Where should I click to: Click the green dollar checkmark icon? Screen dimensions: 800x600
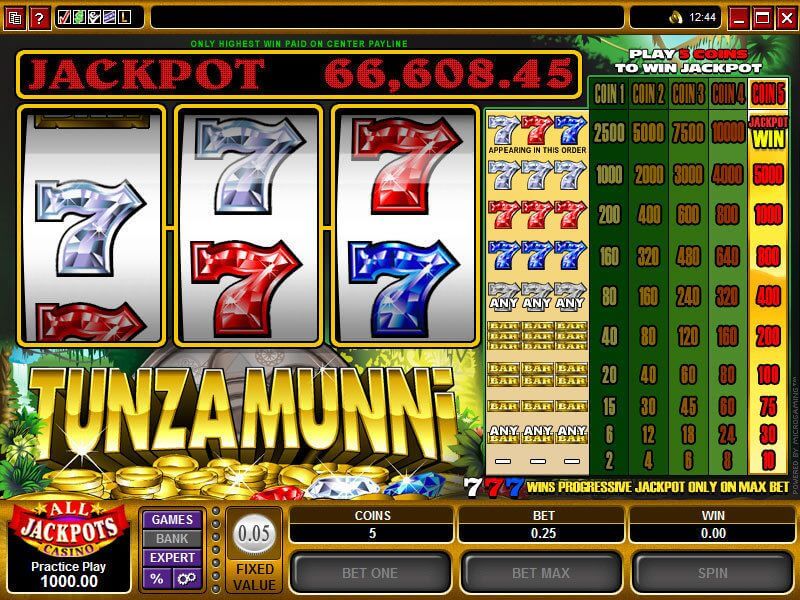(80, 17)
